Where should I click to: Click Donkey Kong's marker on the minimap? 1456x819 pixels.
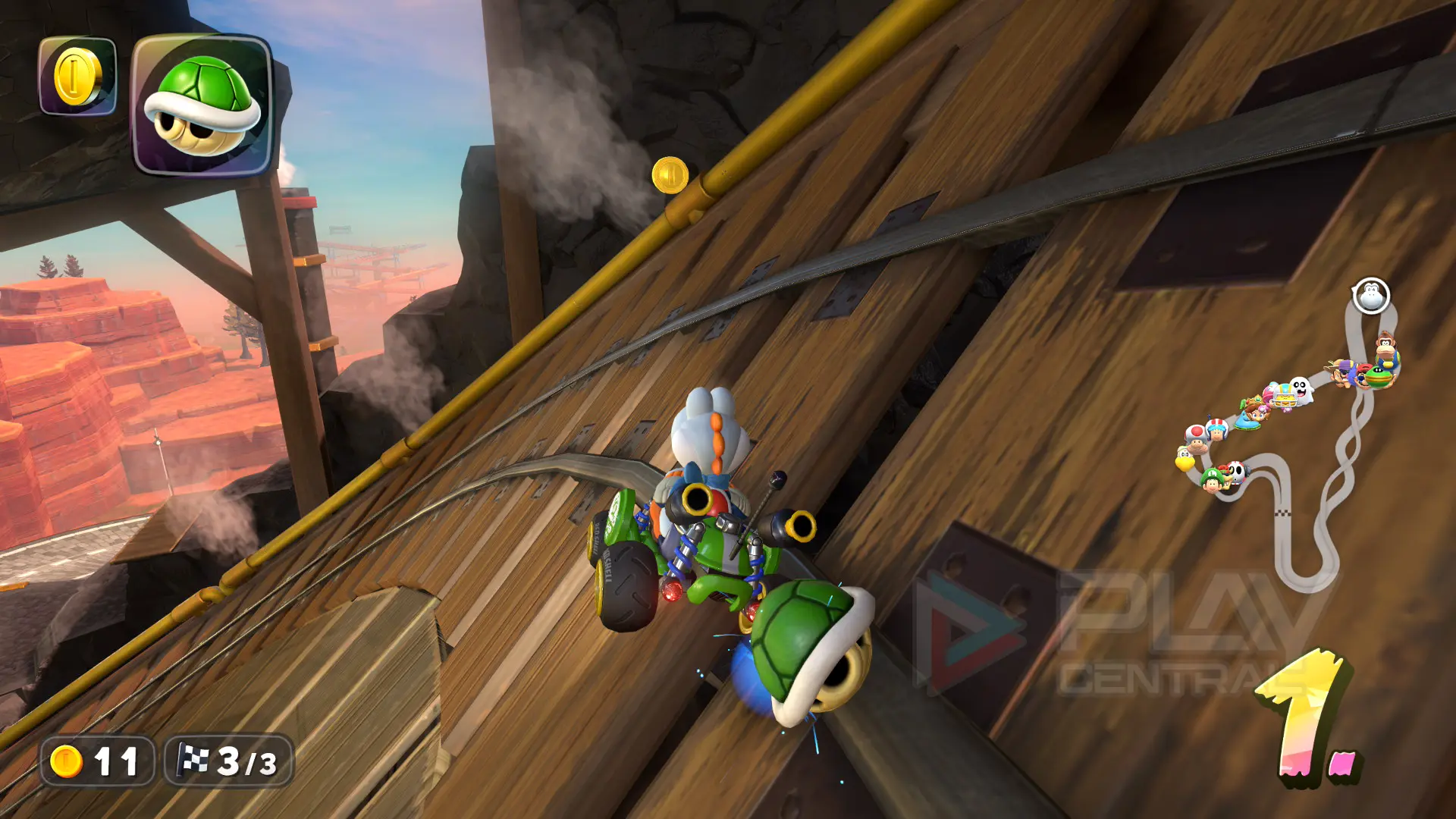[1386, 346]
